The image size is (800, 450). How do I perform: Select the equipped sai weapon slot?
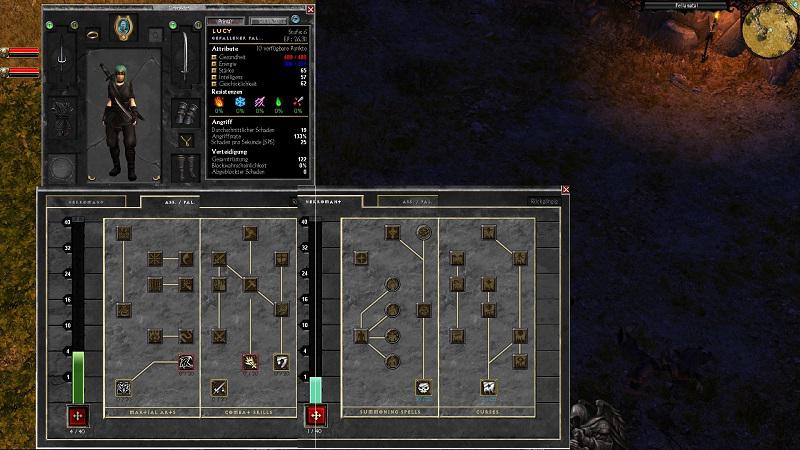click(x=61, y=54)
